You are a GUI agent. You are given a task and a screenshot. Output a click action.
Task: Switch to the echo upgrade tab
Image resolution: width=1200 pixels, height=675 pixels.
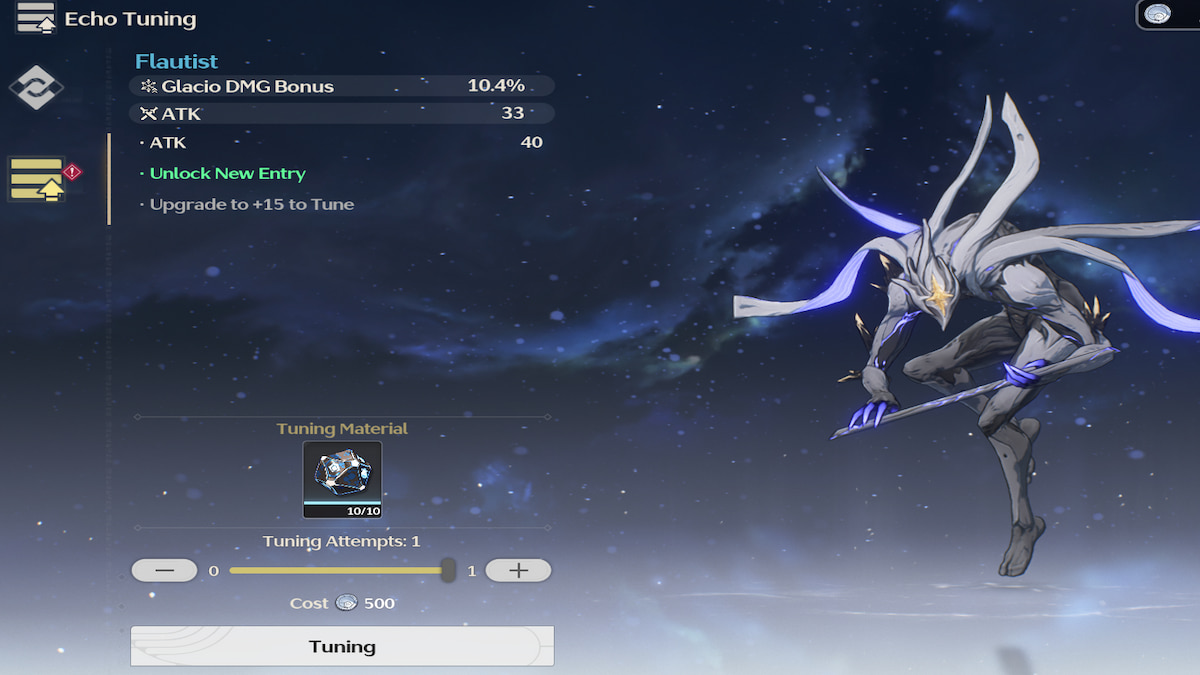coord(36,88)
